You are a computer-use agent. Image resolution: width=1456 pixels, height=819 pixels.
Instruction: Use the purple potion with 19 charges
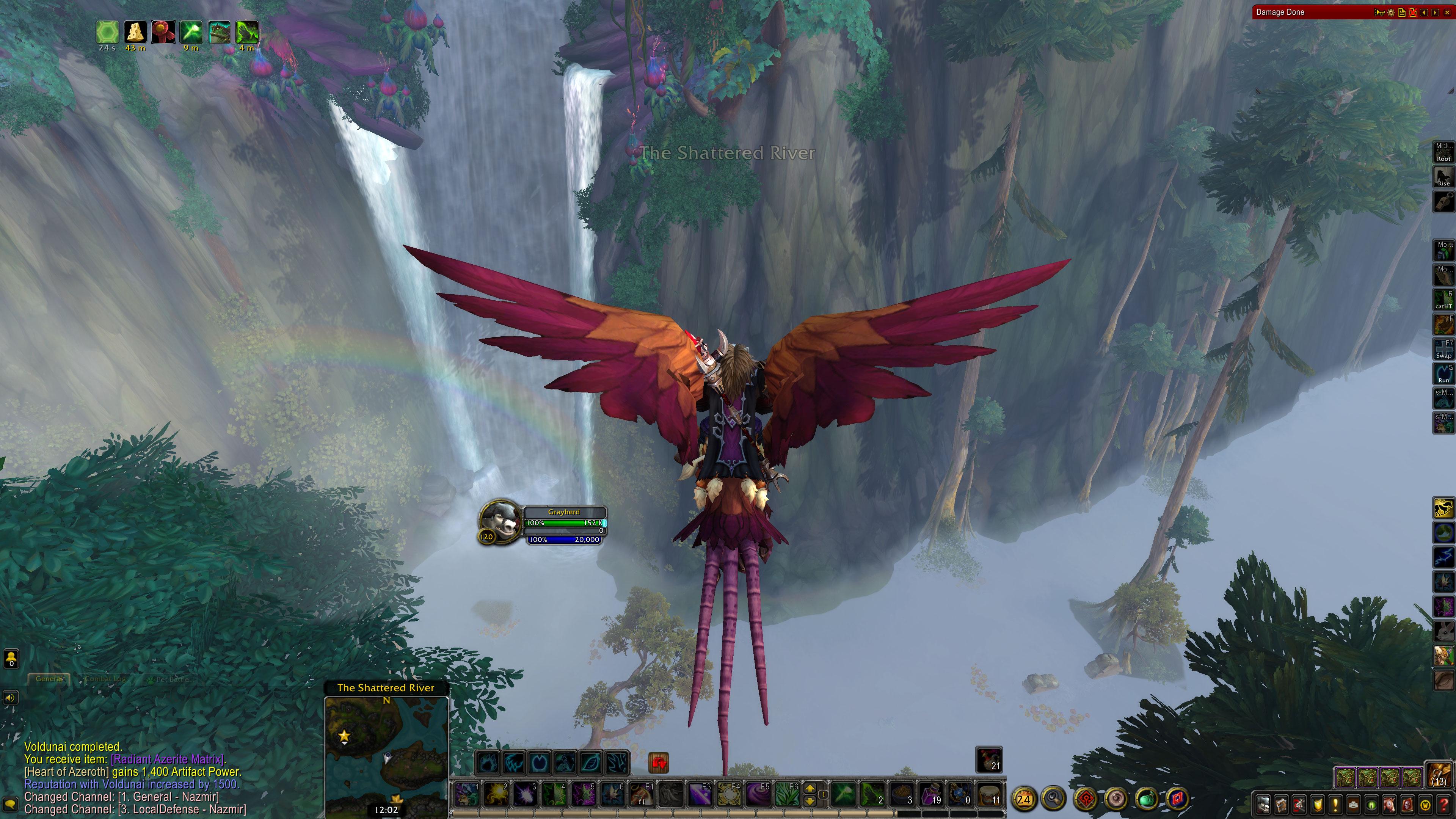point(930,794)
